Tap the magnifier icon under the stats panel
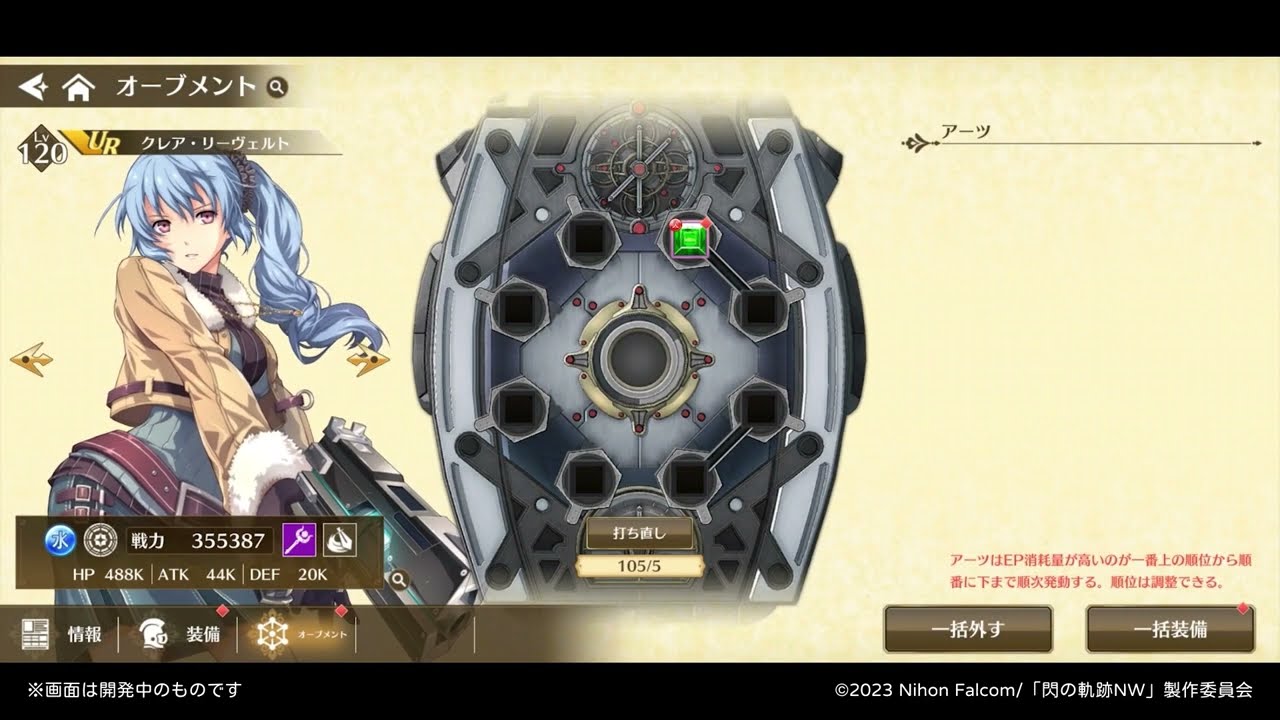 [x=399, y=578]
